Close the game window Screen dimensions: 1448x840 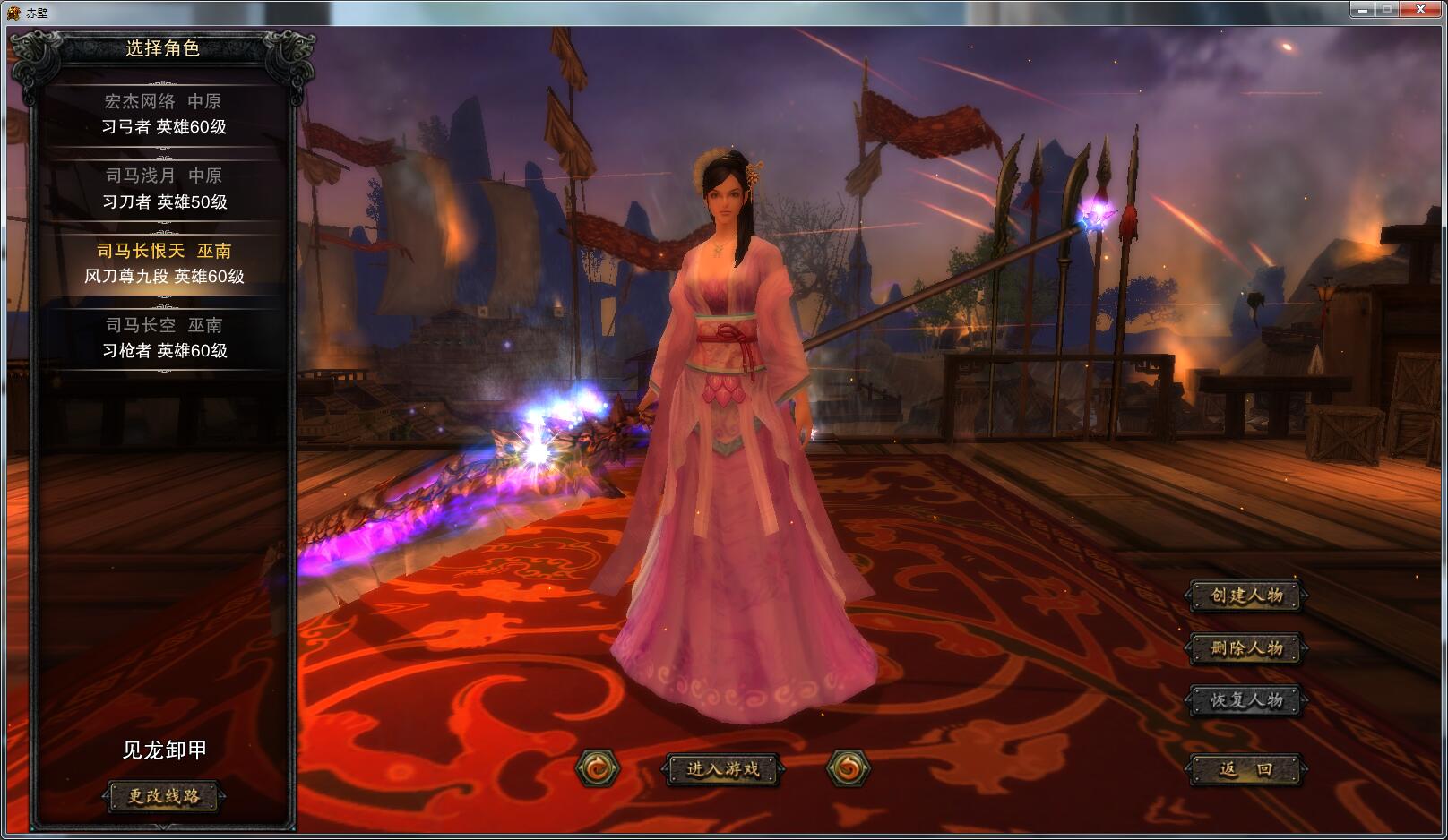1421,10
